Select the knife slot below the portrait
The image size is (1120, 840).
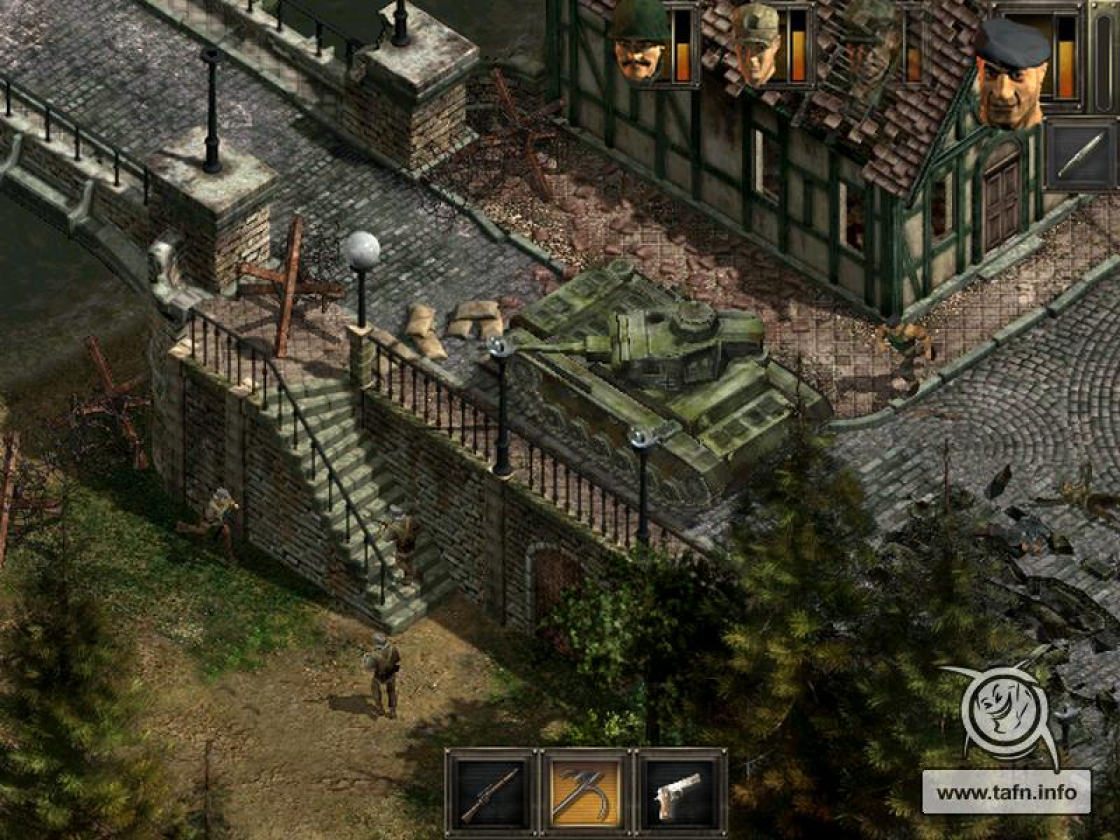click(x=1080, y=155)
